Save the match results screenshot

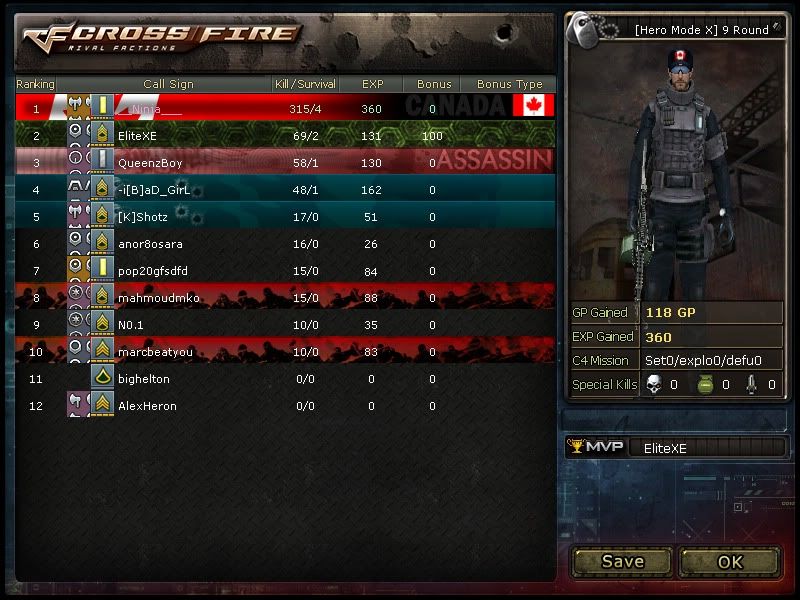click(x=622, y=561)
